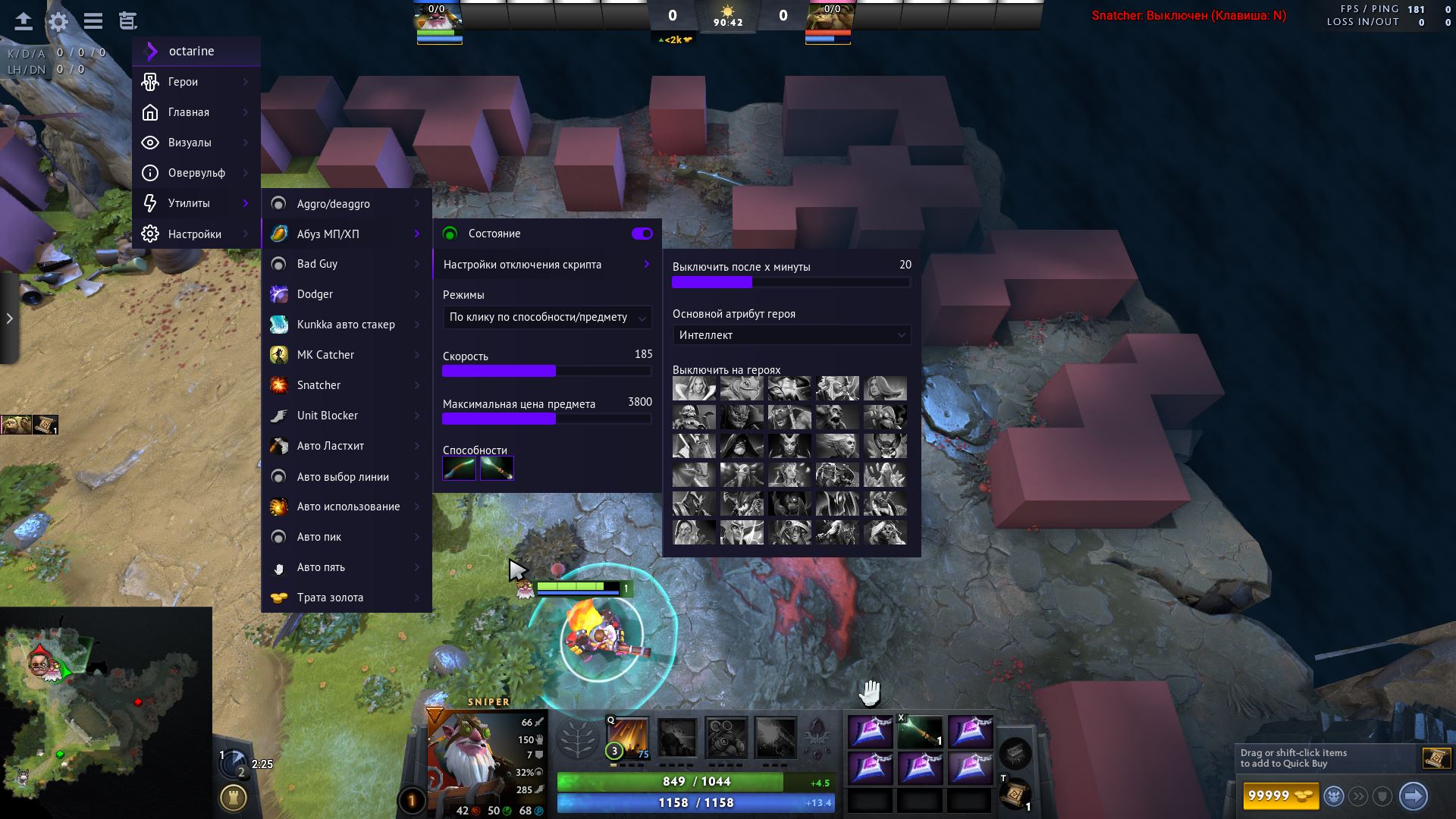Click the gear icon in the top-left toolbar
The height and width of the screenshot is (819, 1456).
tap(57, 21)
